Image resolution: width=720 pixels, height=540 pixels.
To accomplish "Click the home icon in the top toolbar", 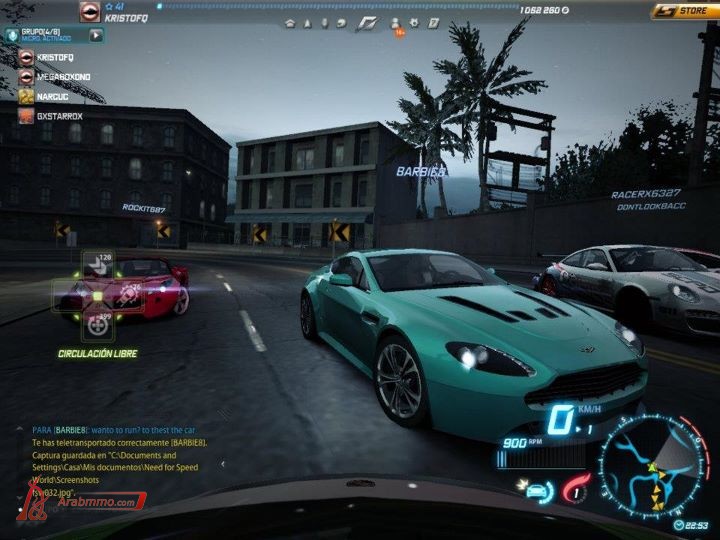I will (x=290, y=22).
